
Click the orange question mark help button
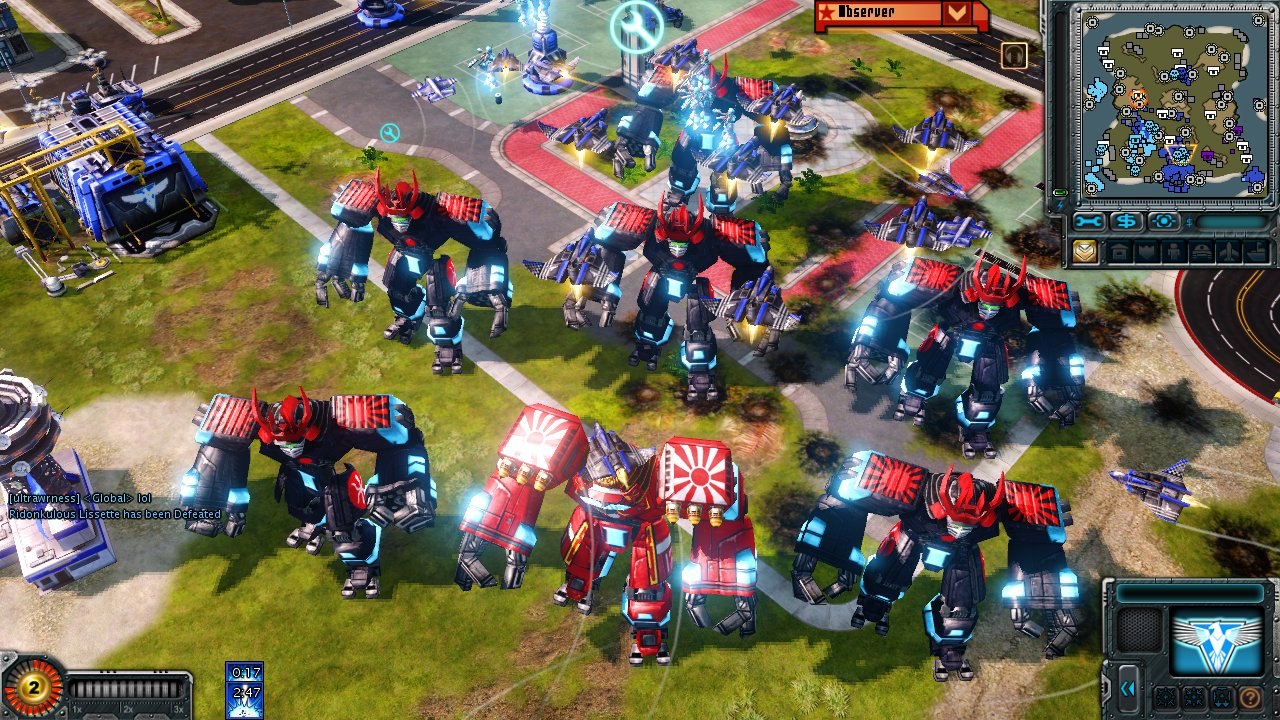1249,697
